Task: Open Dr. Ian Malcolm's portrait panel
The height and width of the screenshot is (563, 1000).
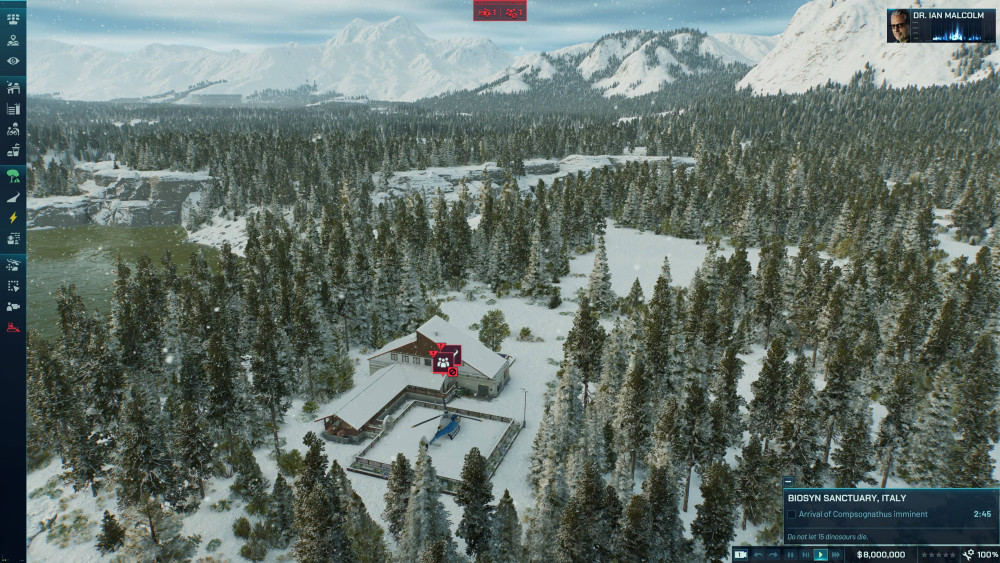Action: (x=898, y=26)
